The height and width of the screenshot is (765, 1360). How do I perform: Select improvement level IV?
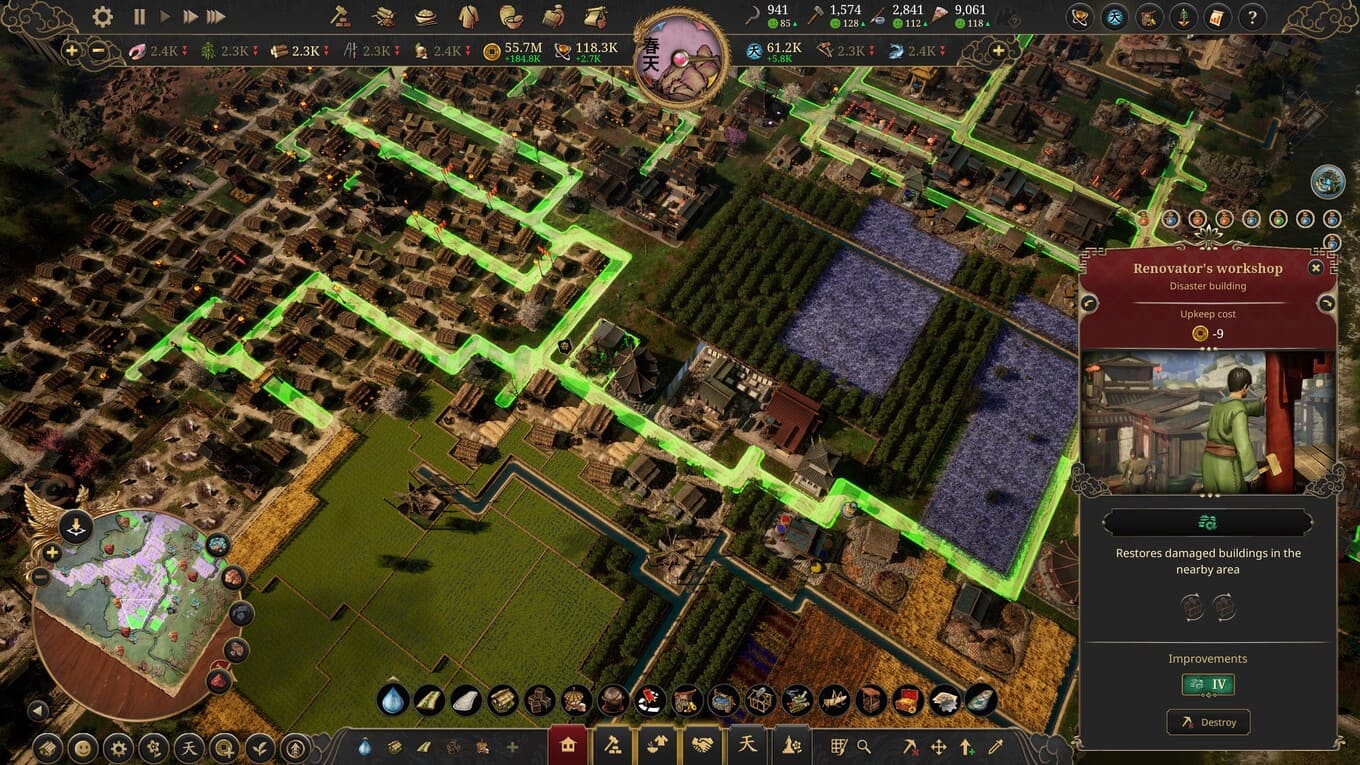[x=1208, y=685]
